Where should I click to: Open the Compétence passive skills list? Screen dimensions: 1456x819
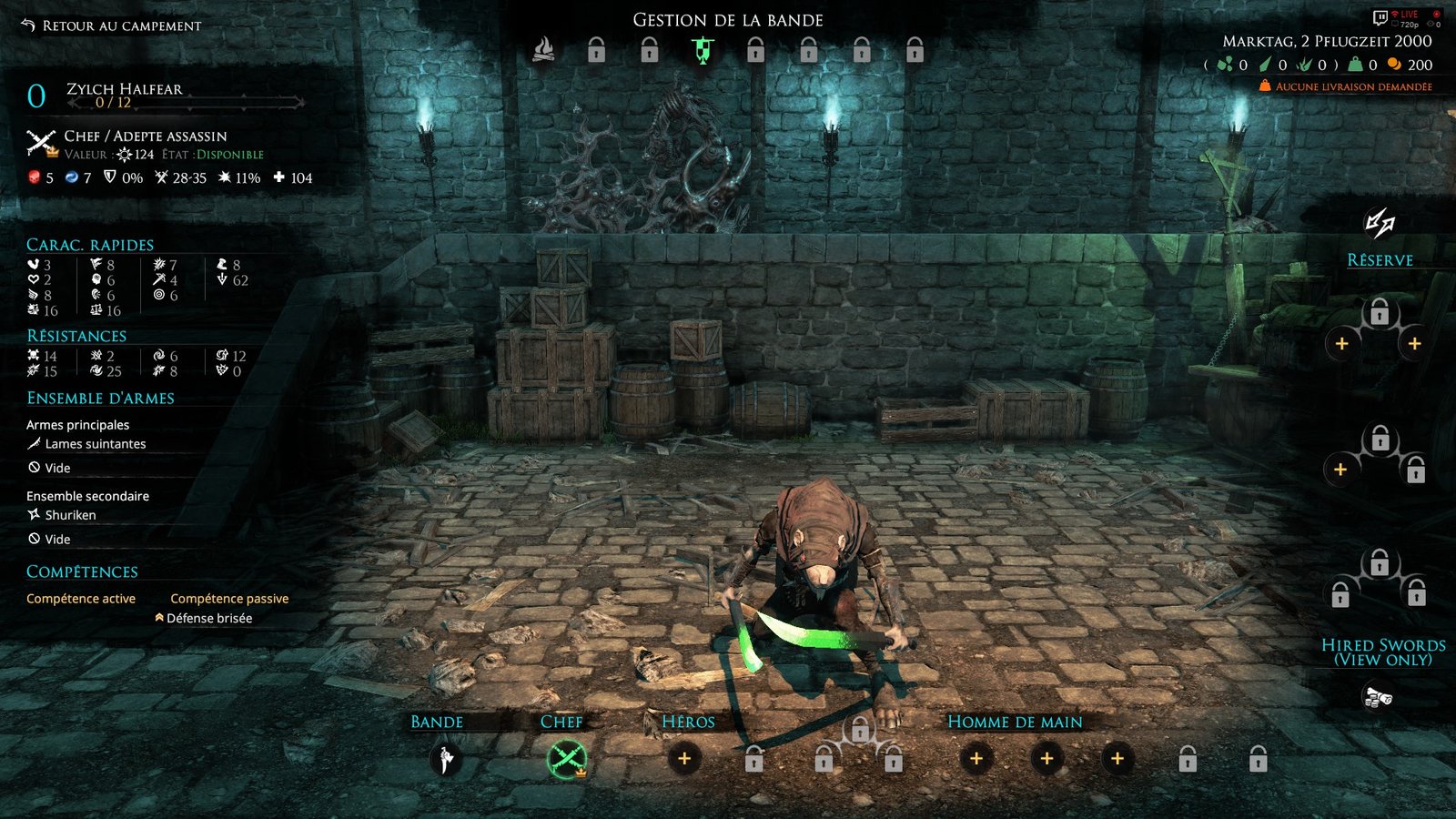(229, 599)
